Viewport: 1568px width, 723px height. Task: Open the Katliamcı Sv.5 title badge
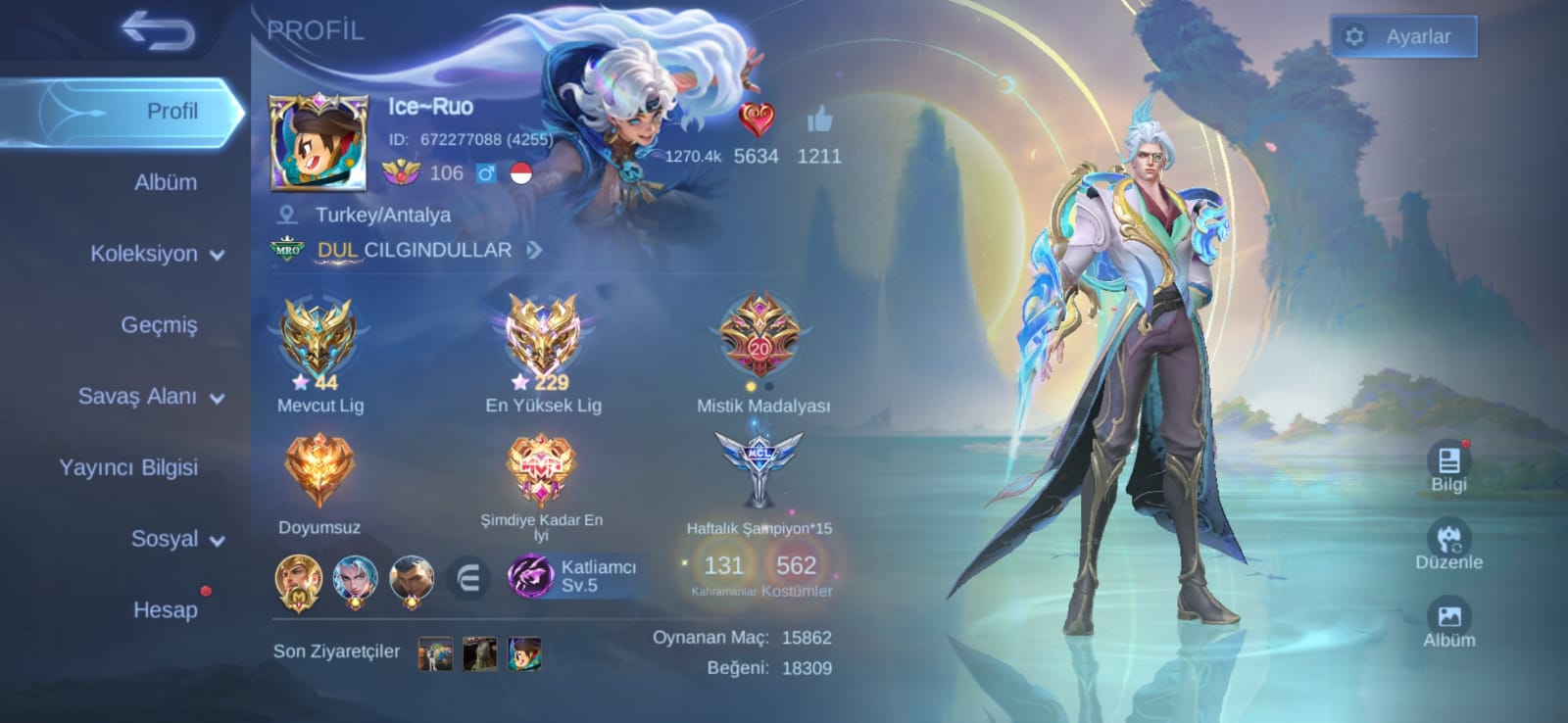(573, 576)
